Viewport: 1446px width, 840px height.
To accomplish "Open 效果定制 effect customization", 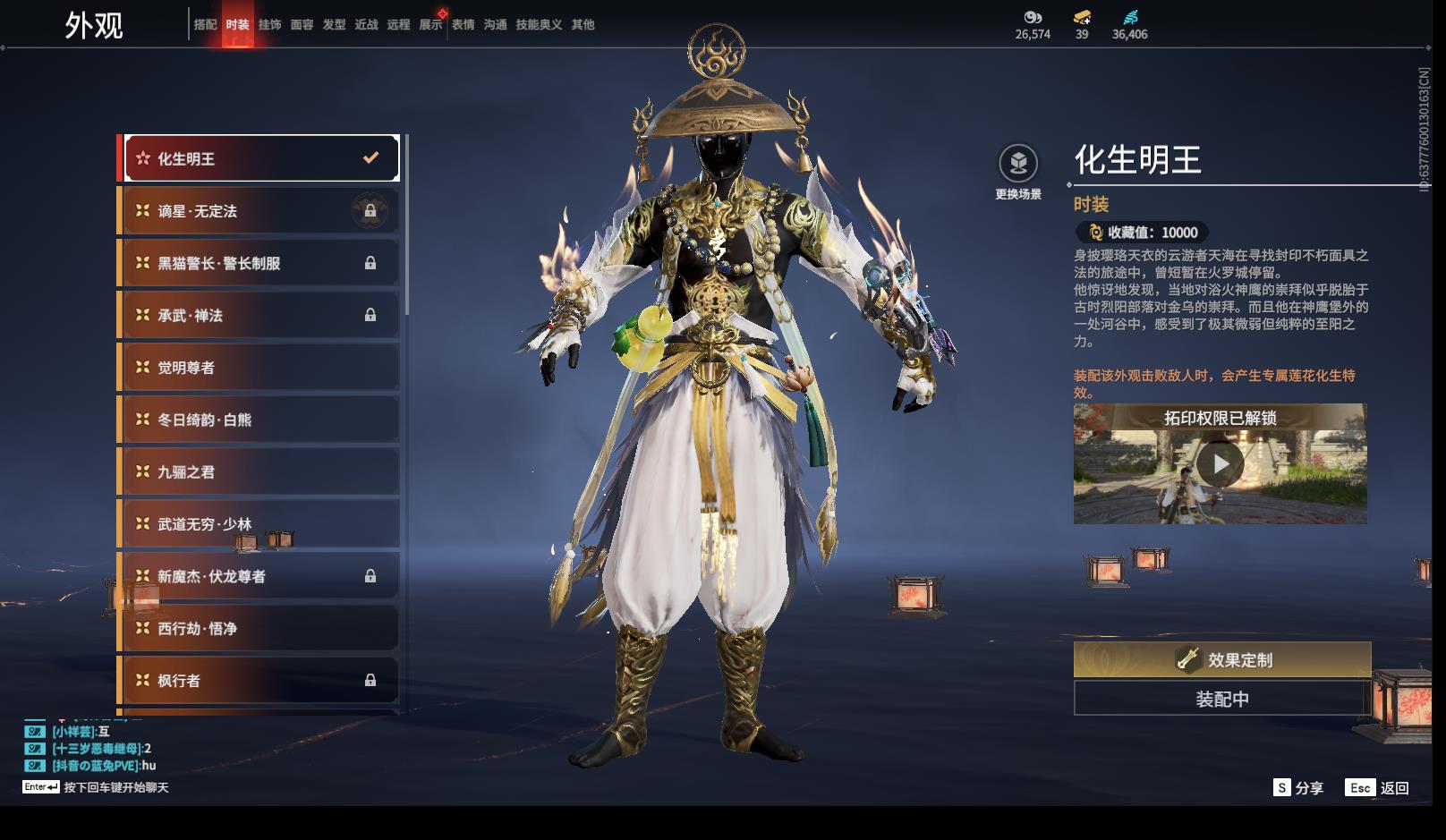I will coord(1221,660).
